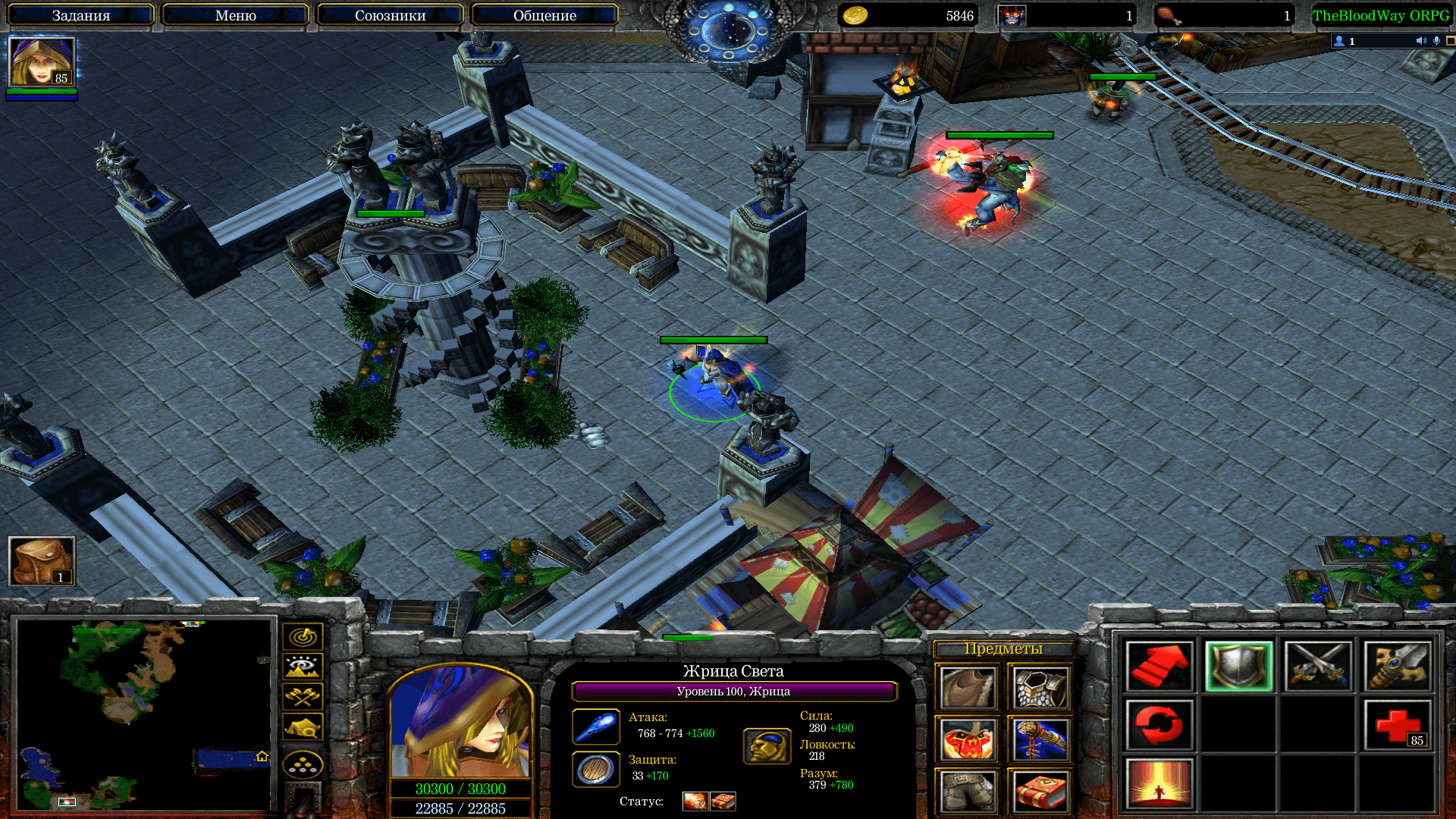Click the leather backpack icon

click(42, 561)
